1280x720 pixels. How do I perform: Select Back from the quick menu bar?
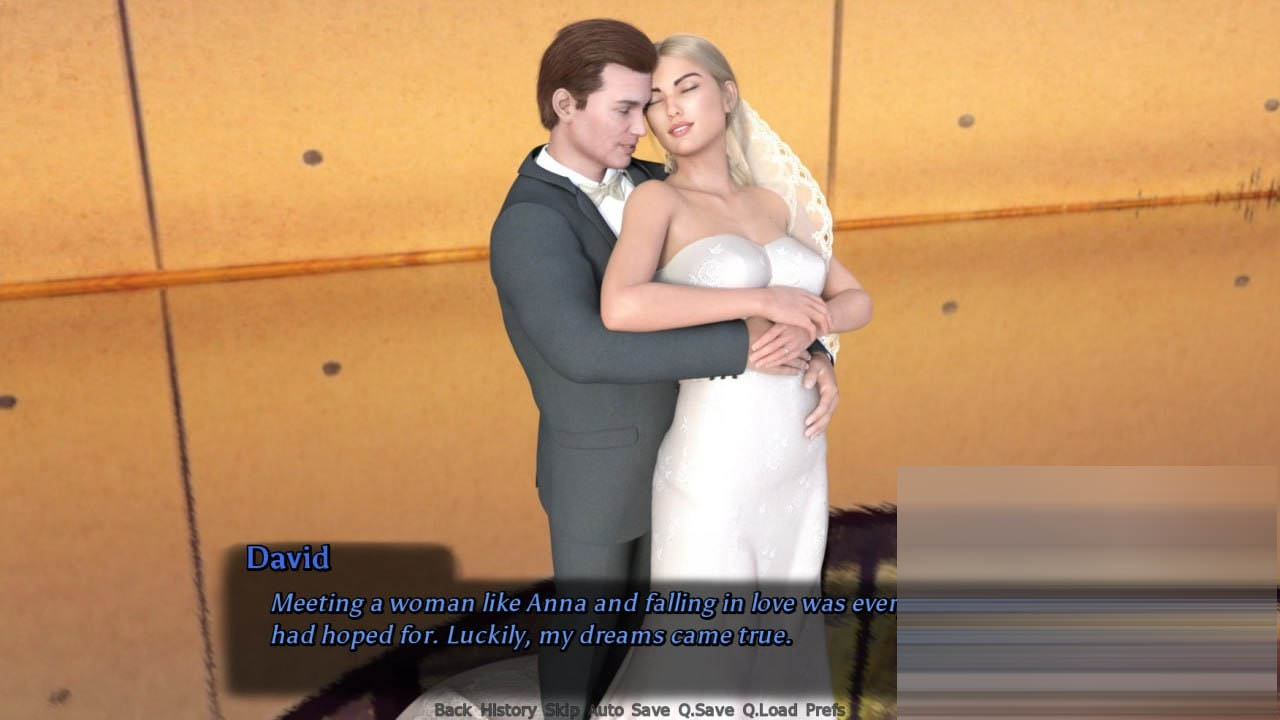[452, 710]
